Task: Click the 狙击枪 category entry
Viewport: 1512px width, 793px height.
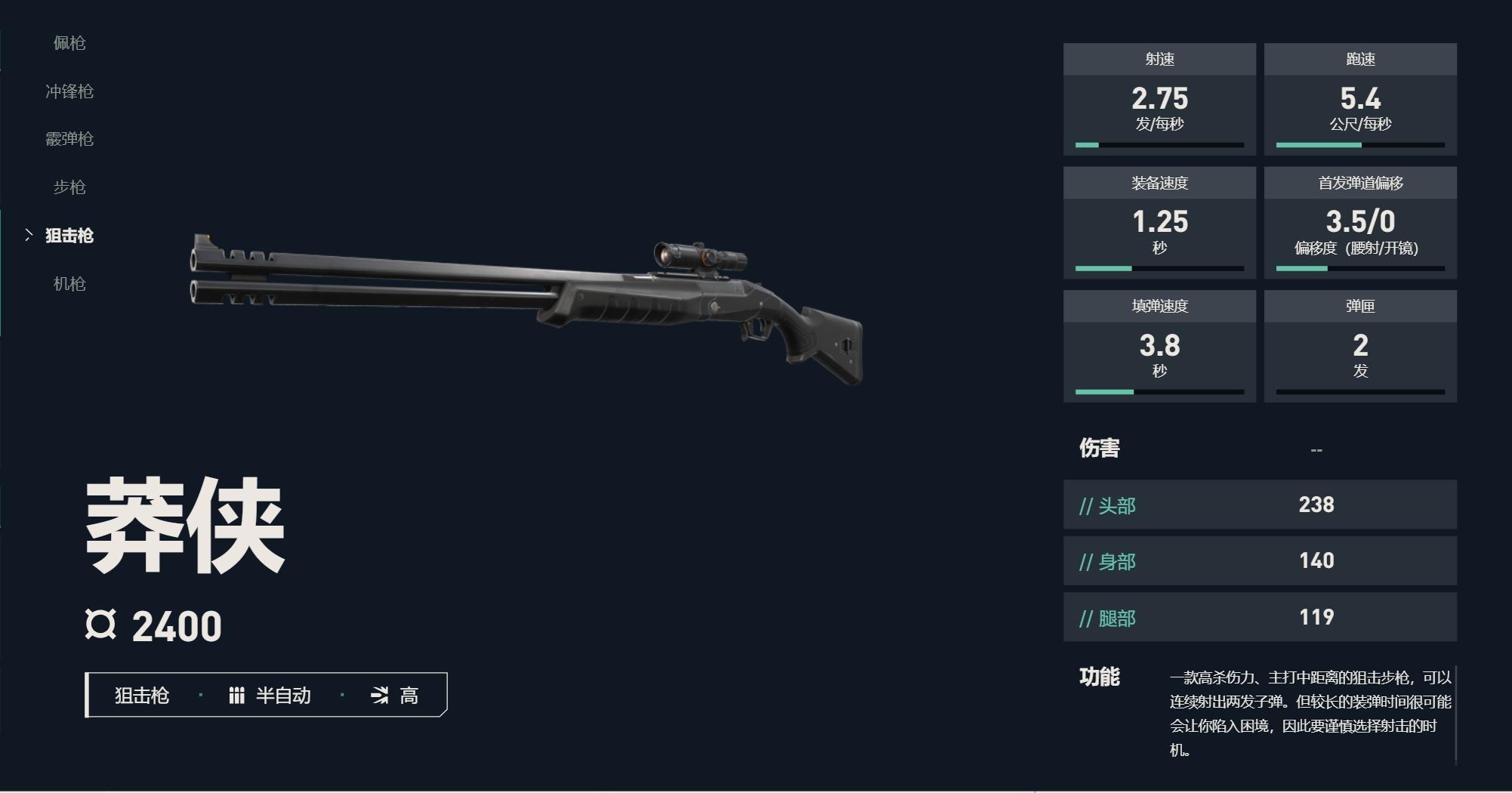Action: [x=69, y=236]
